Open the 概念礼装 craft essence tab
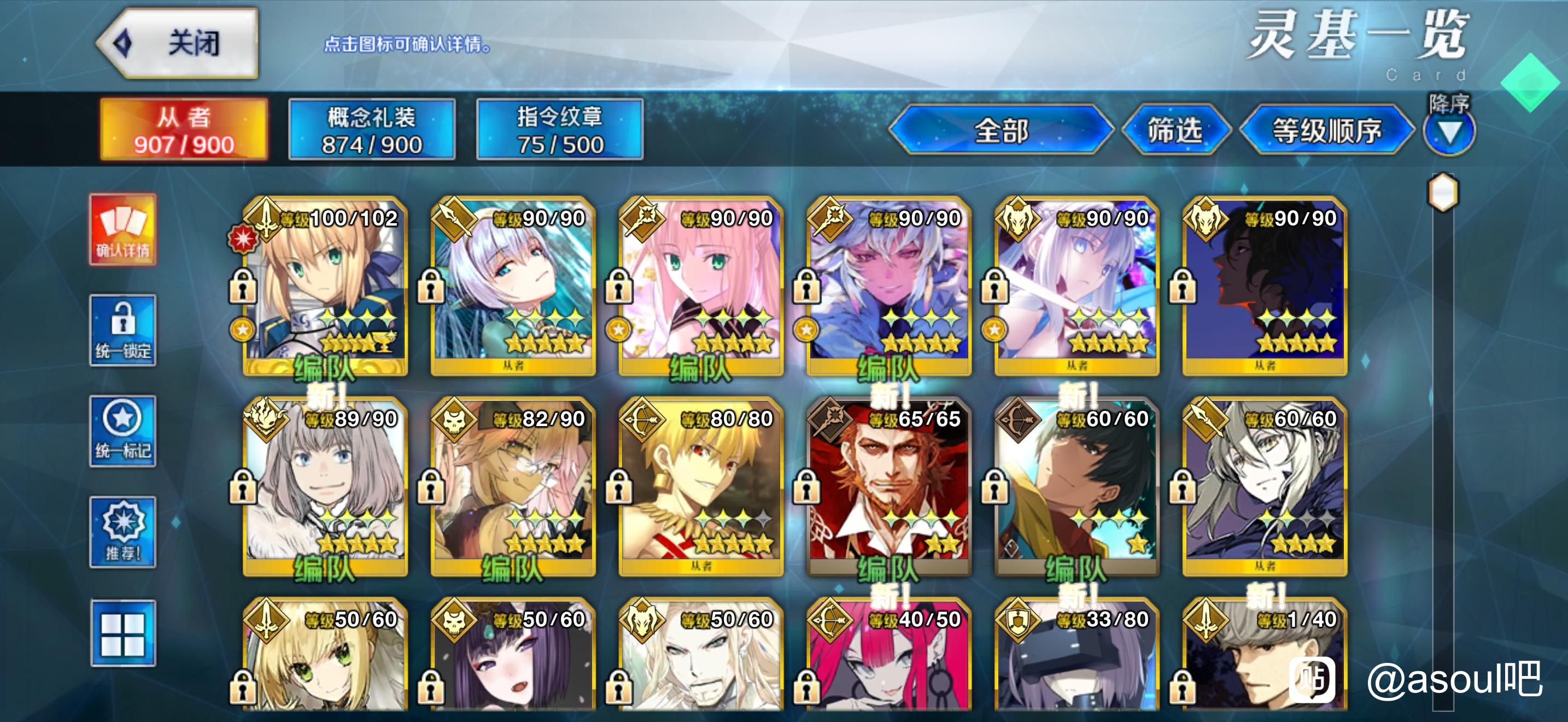The image size is (1568, 722). click(x=371, y=130)
